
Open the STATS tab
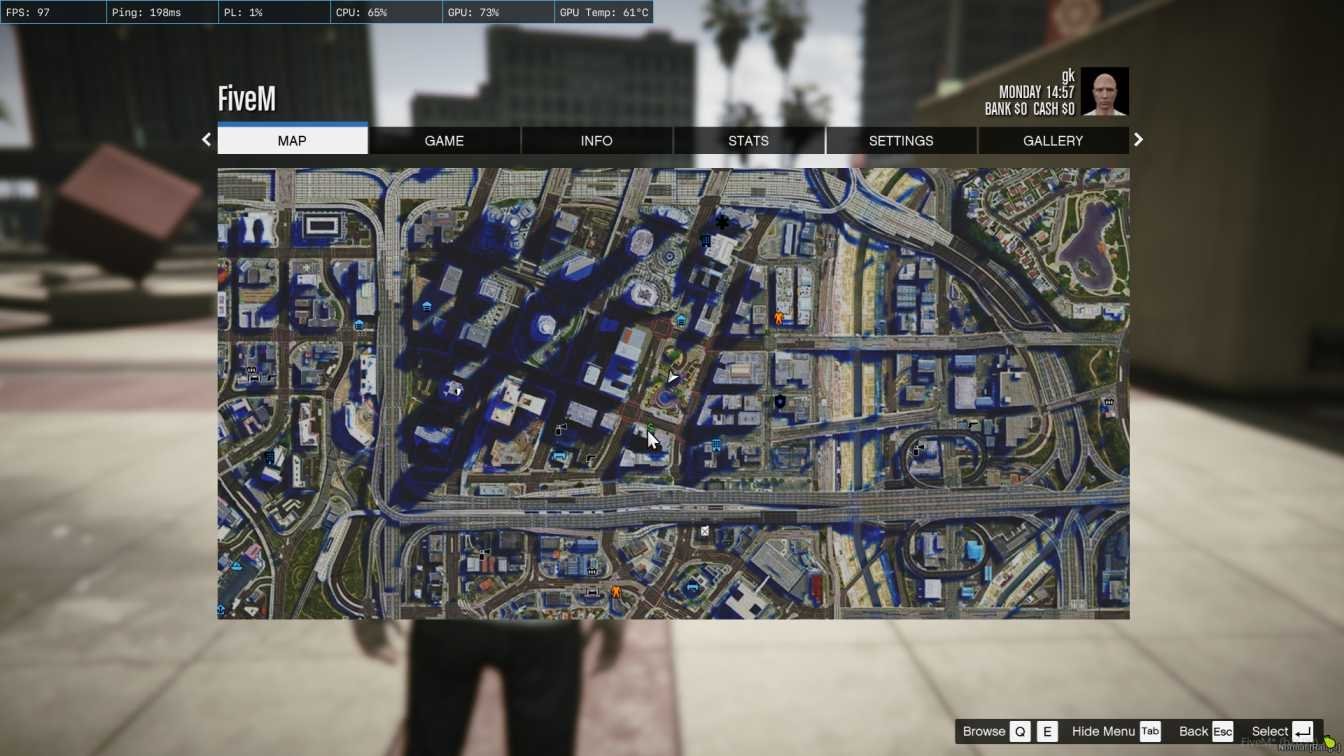point(748,140)
